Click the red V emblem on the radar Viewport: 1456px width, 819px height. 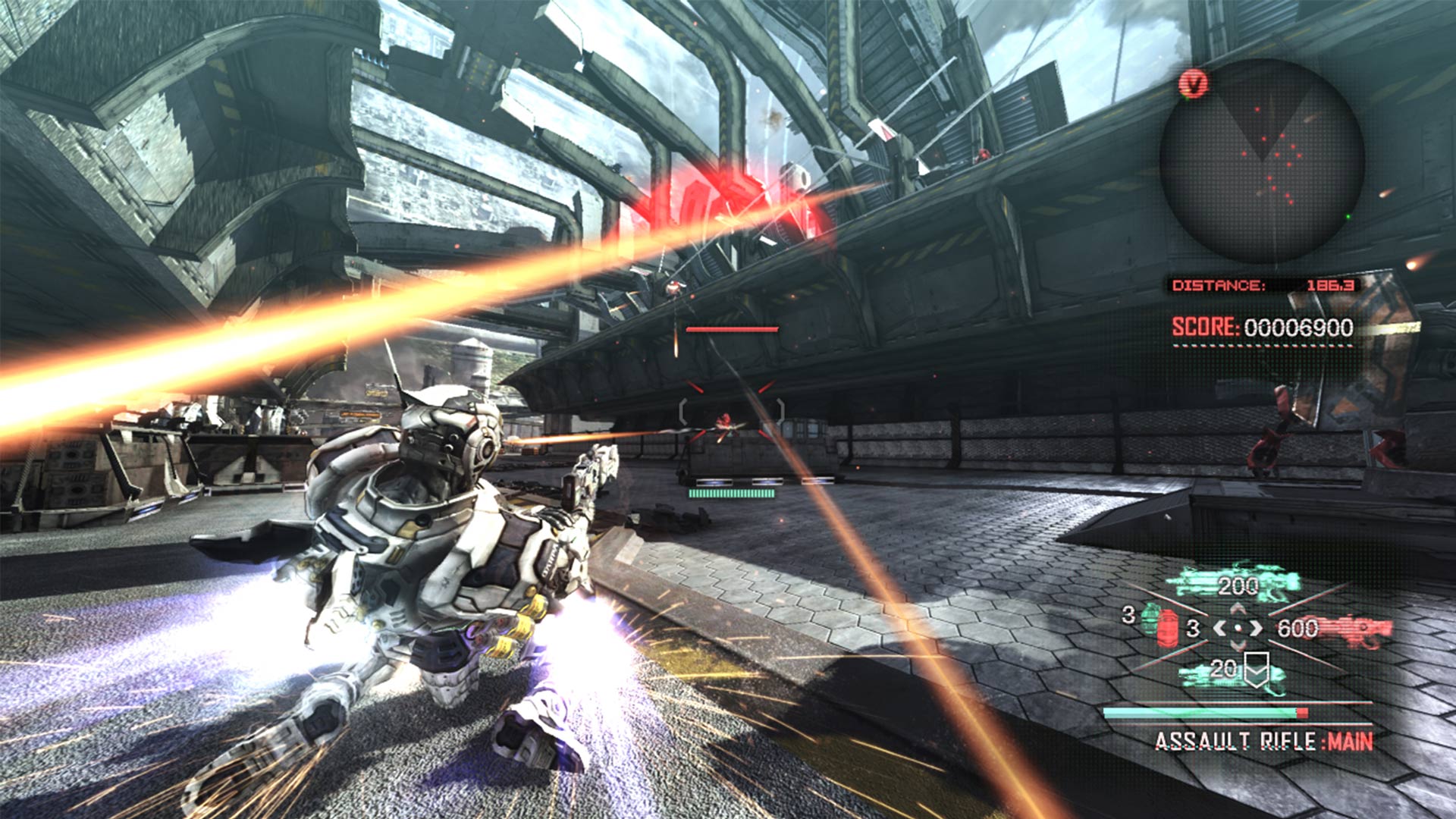[x=1194, y=83]
